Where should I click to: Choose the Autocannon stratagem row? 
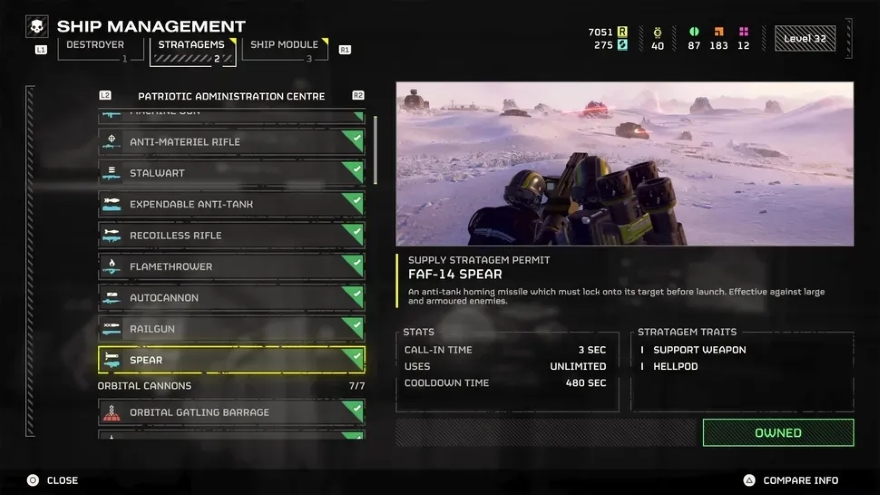[231, 298]
